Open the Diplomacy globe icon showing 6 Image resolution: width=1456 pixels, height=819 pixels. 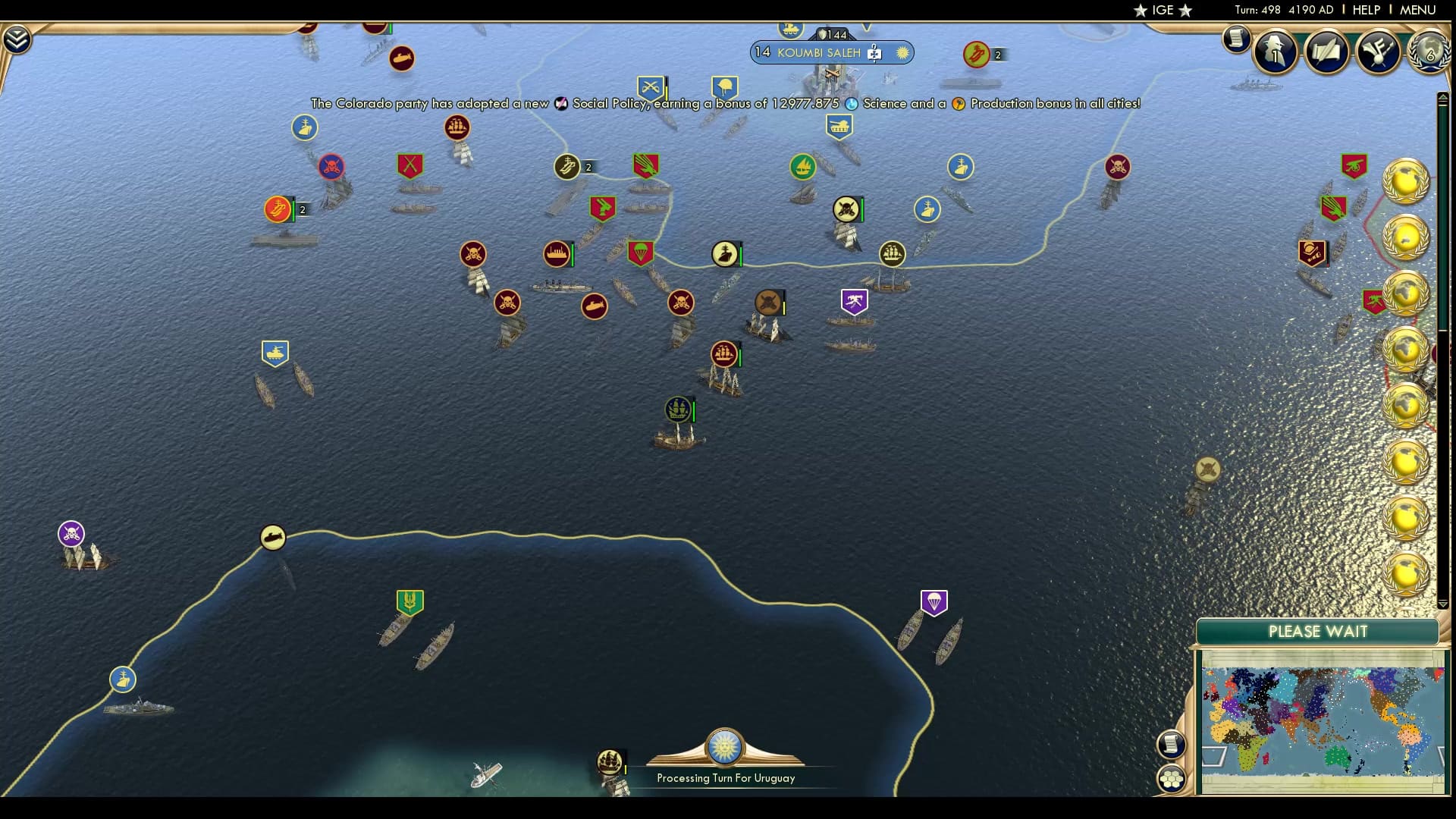click(1430, 53)
